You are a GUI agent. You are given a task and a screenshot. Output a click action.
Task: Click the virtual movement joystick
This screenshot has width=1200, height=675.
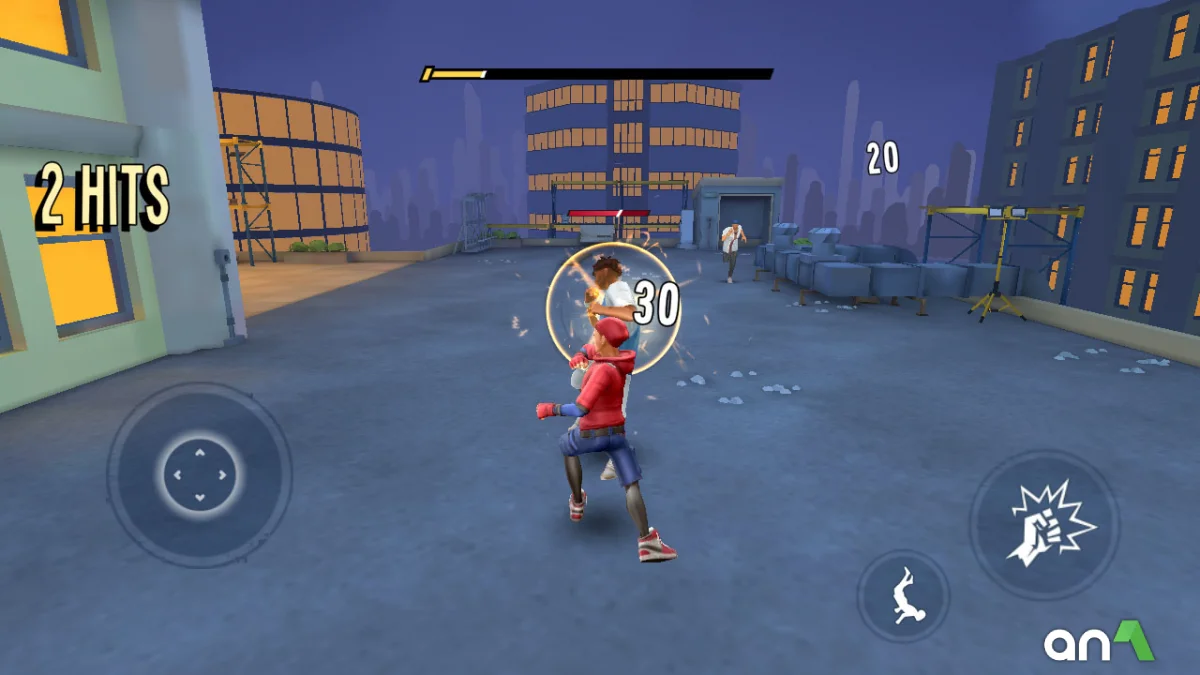199,475
